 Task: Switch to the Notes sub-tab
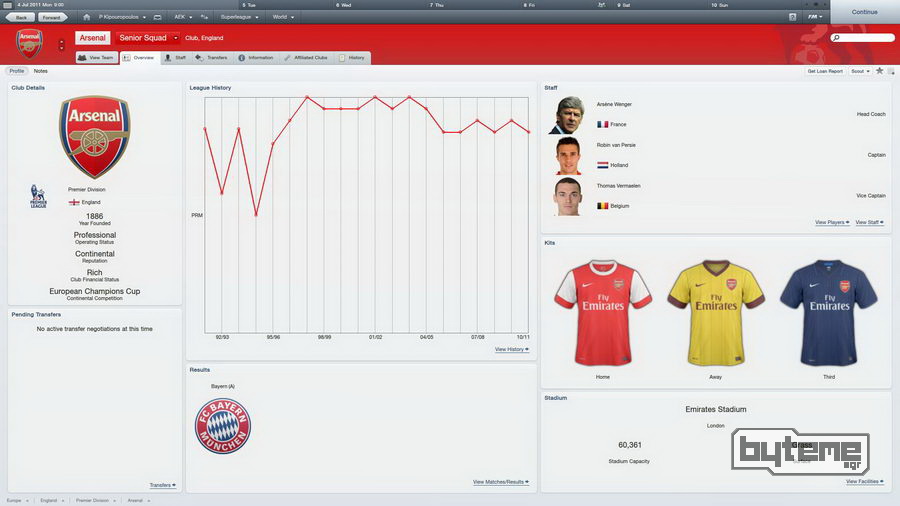point(41,71)
